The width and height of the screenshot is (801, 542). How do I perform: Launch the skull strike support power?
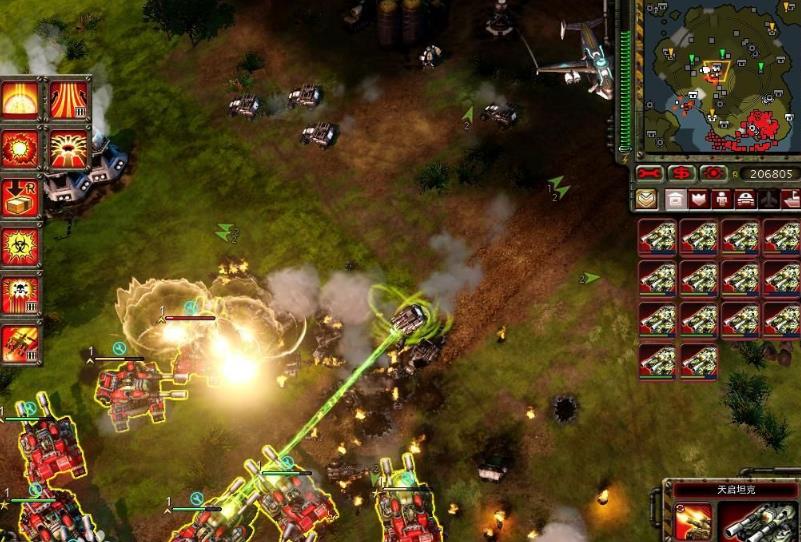(x=21, y=295)
